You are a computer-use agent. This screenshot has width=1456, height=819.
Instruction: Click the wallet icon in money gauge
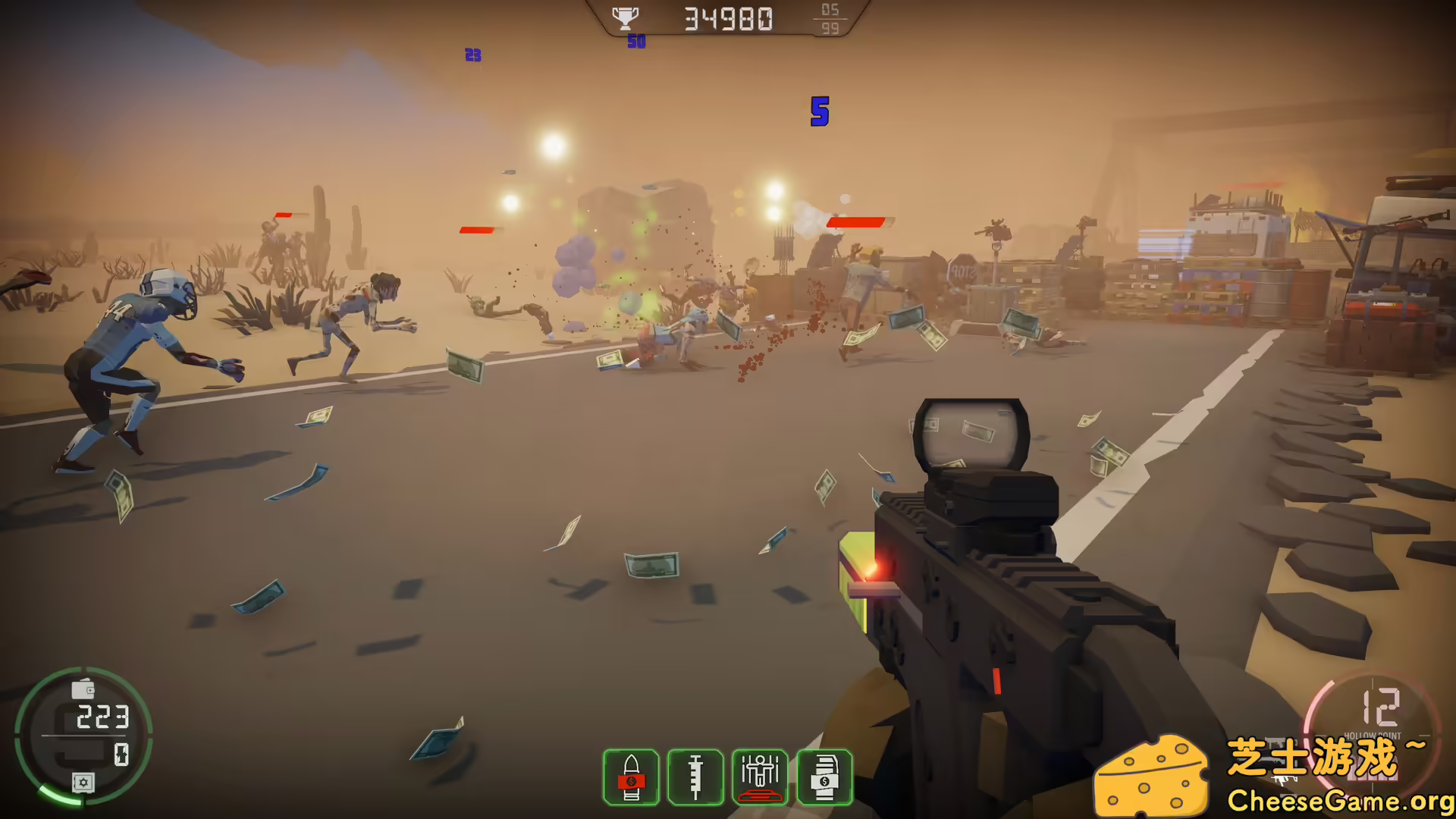[x=83, y=689]
